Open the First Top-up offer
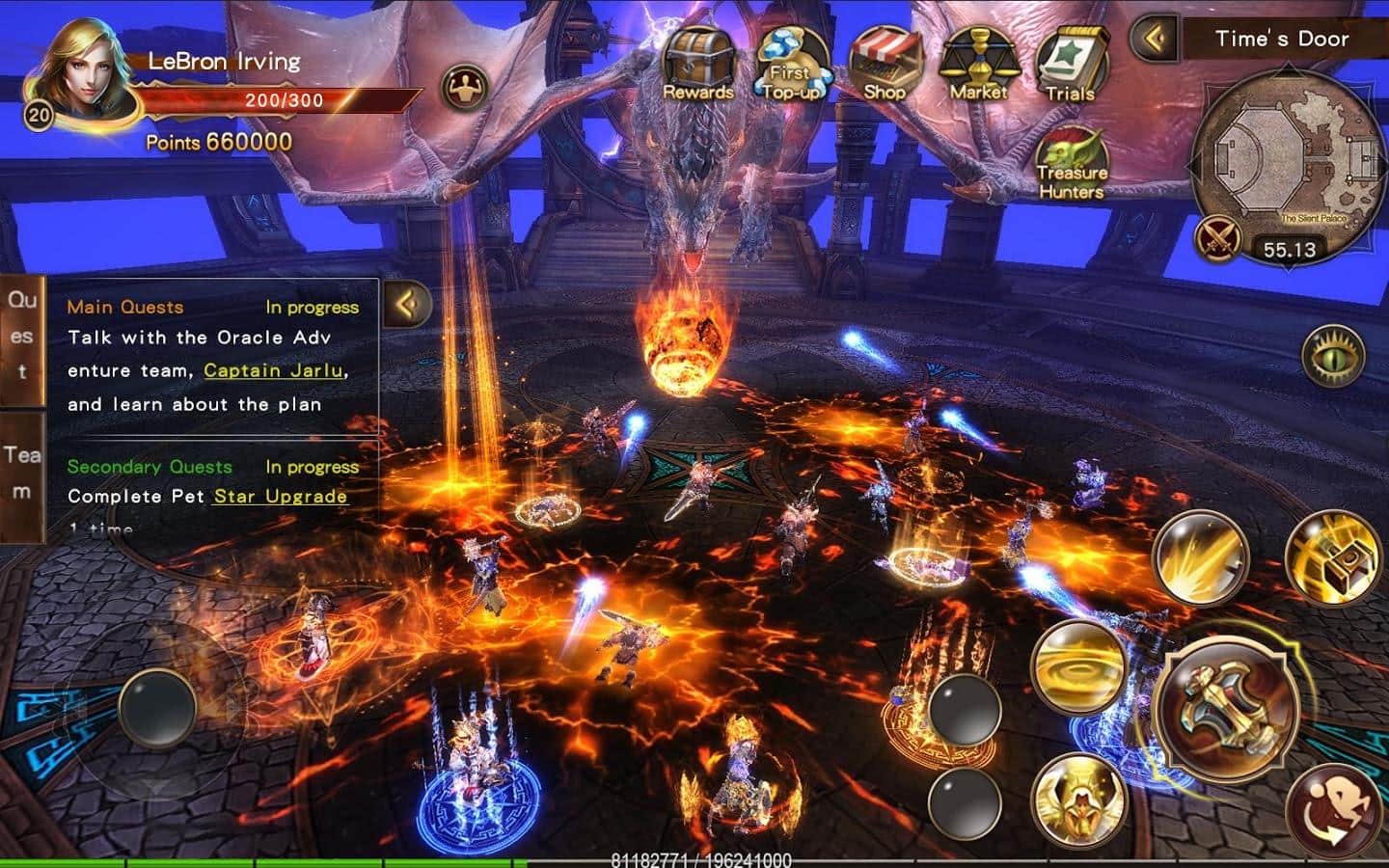 [x=790, y=64]
